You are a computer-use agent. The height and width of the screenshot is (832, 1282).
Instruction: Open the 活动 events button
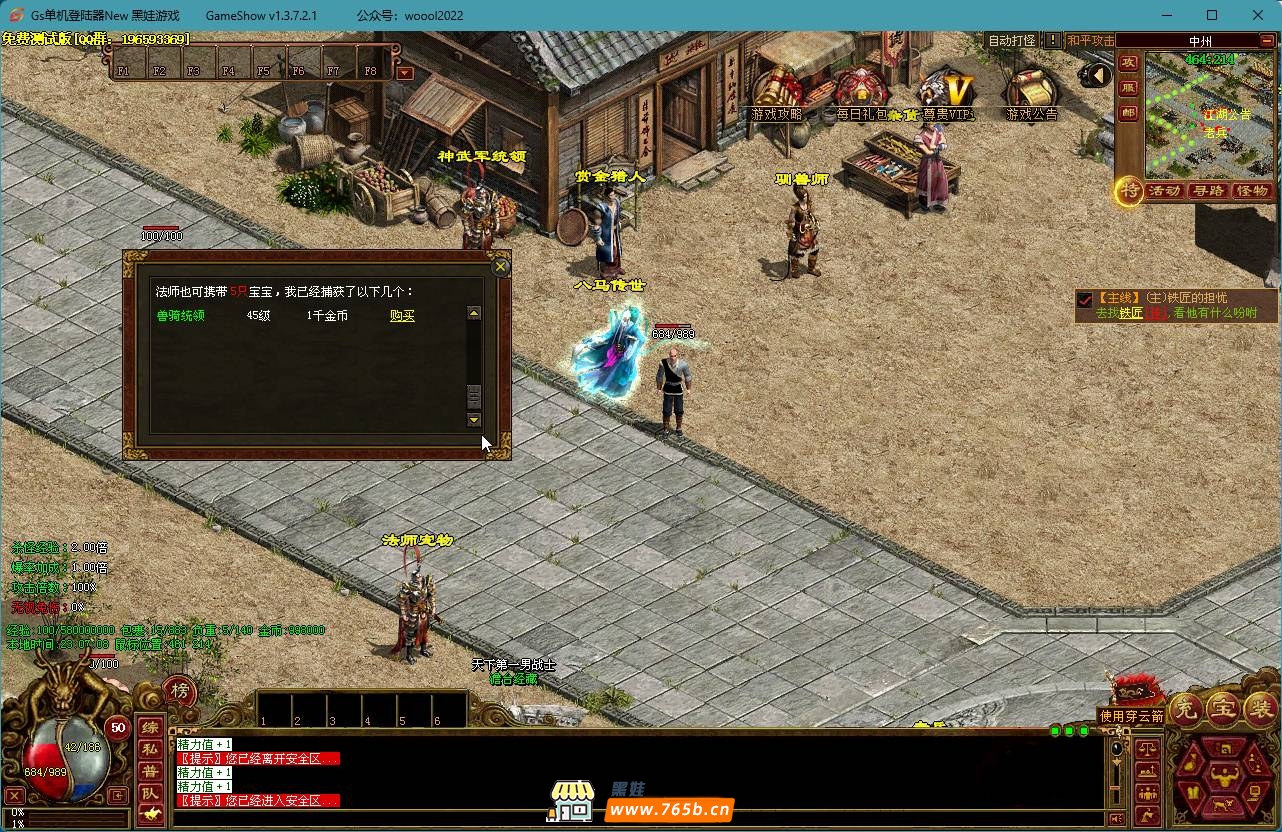point(1165,190)
